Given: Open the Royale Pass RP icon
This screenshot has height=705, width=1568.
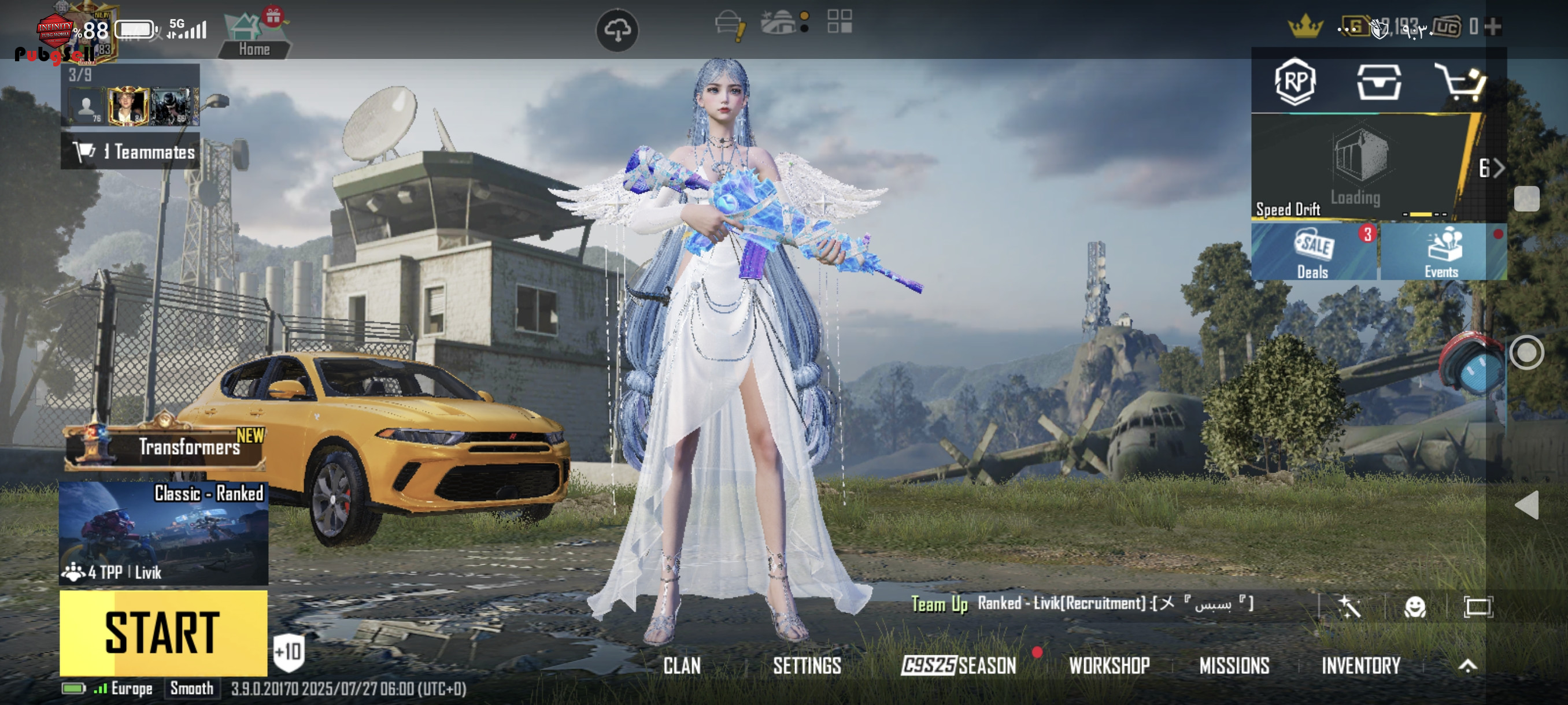Looking at the screenshot, I should pos(1295,81).
